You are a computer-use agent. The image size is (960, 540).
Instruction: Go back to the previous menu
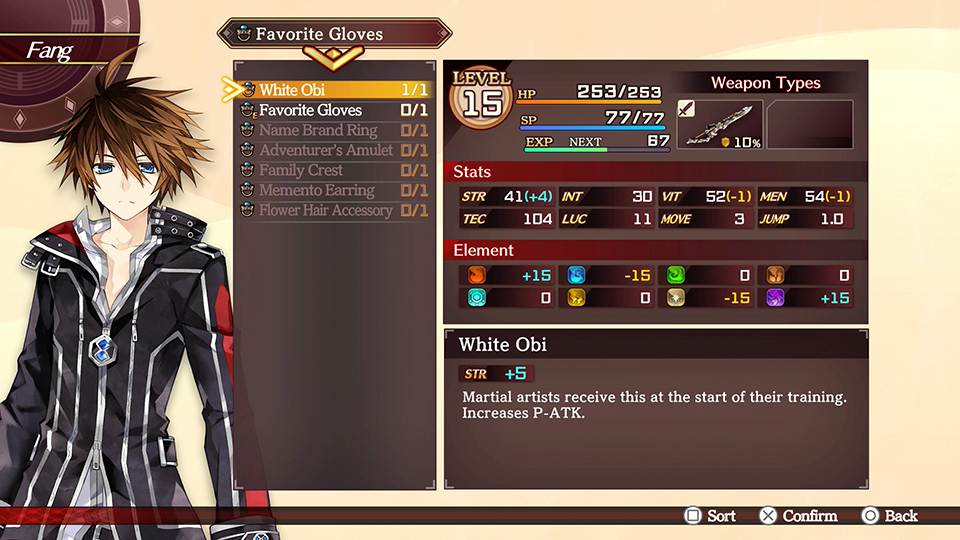click(889, 516)
